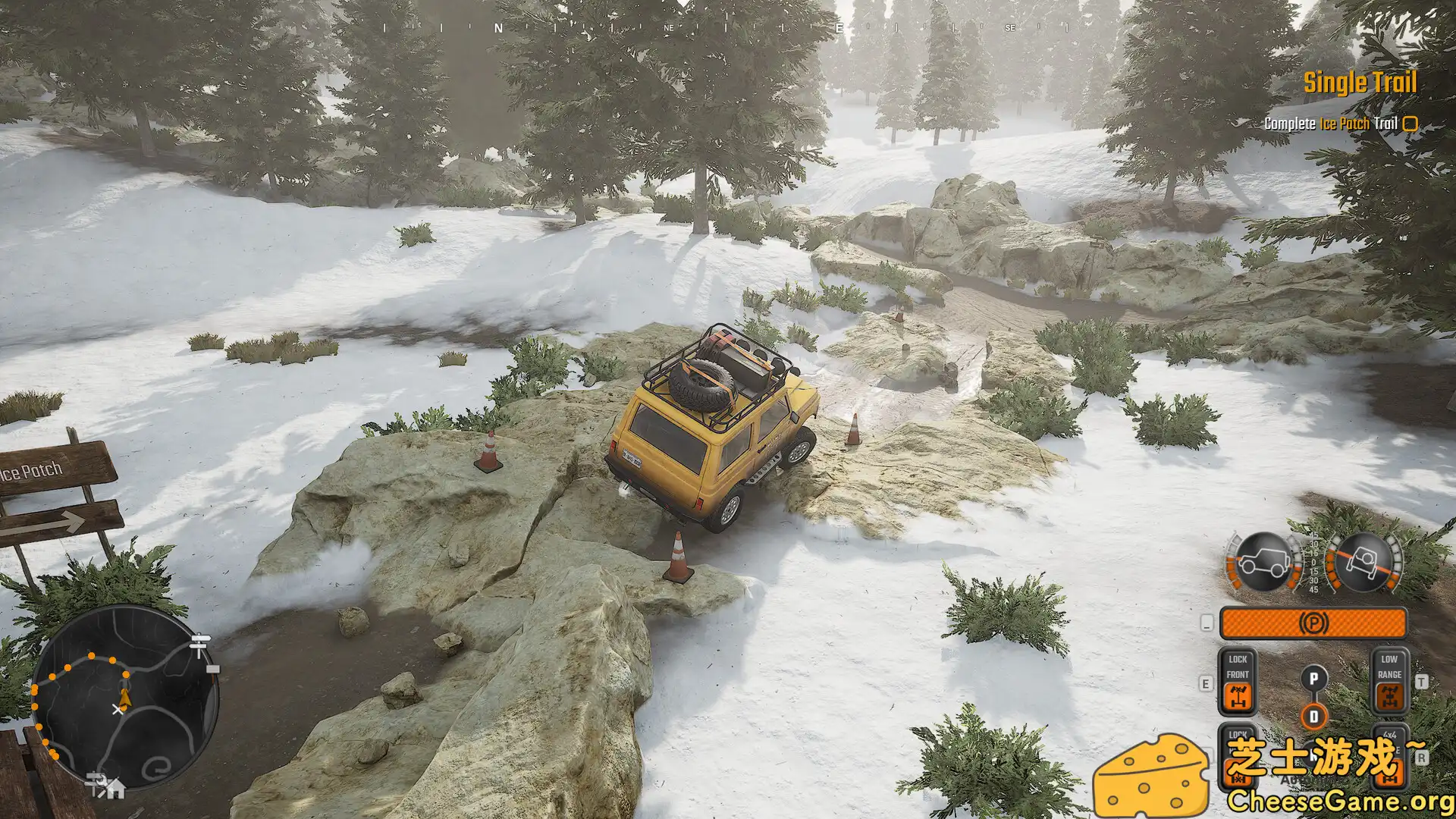This screenshot has width=1456, height=819.
Task: Click the Lock Front differential icon
Action: pos(1238,695)
